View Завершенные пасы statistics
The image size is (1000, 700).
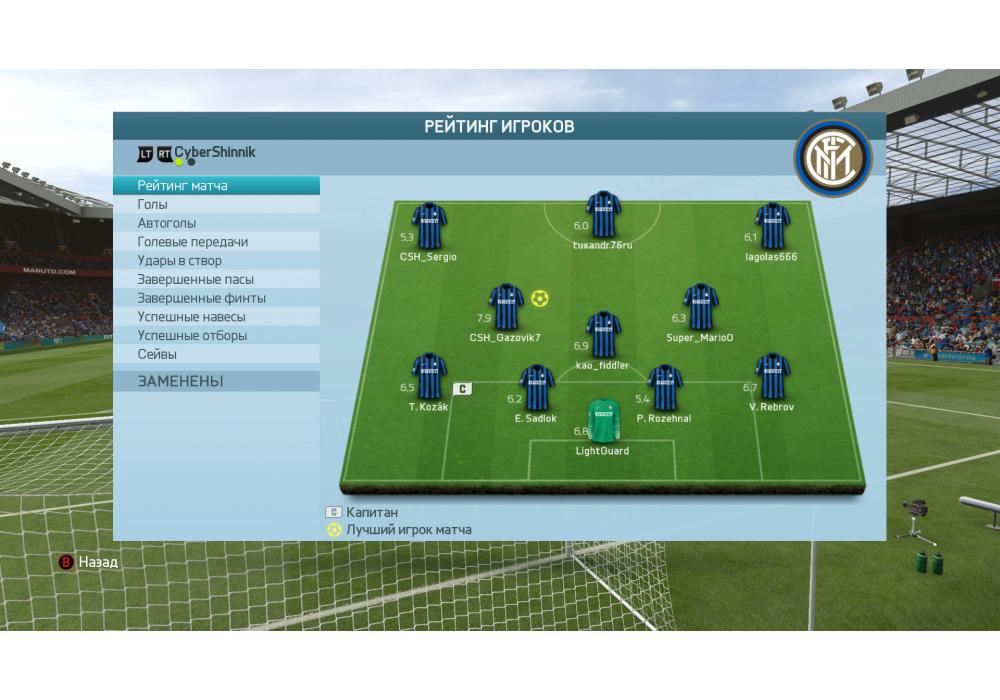(216, 280)
